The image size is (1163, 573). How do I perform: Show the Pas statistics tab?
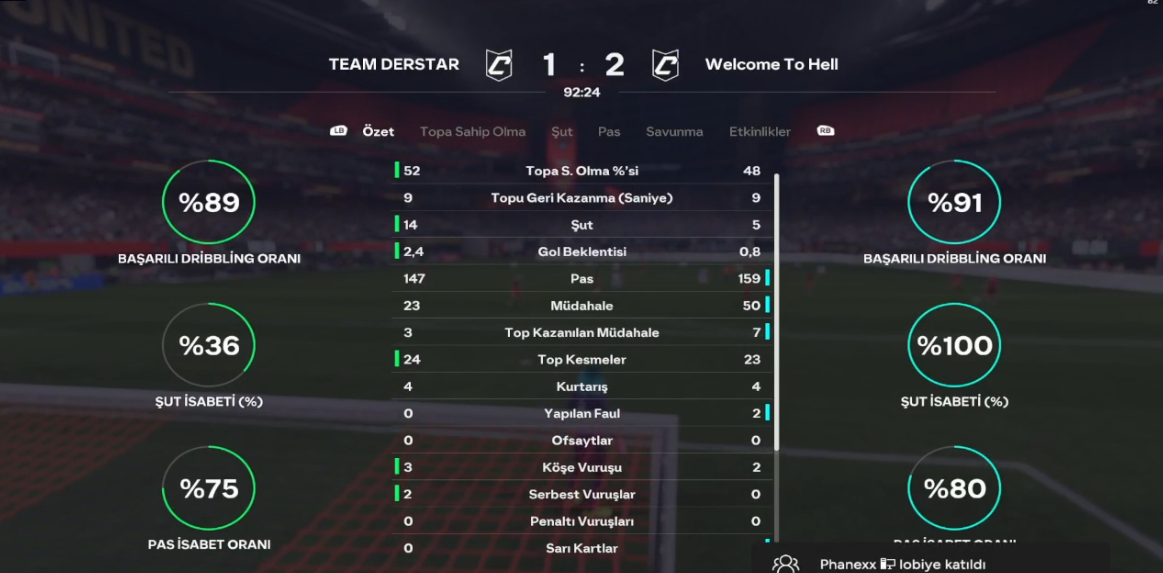(609, 132)
